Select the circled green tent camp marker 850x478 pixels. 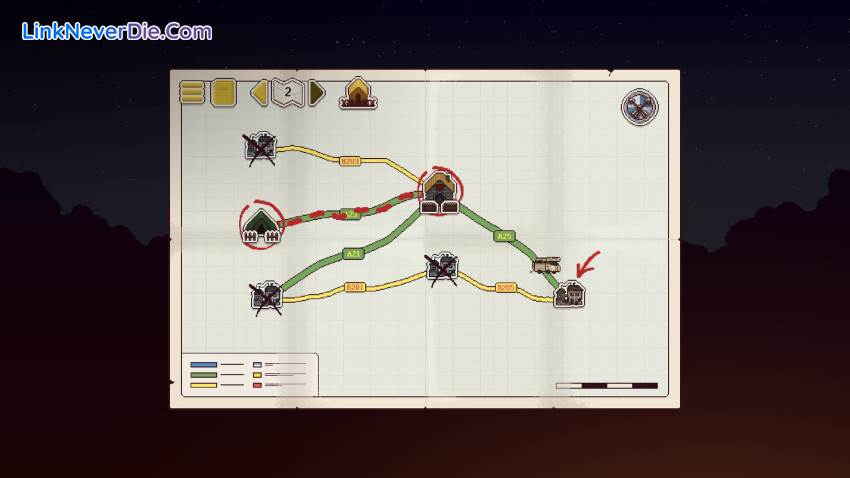click(x=261, y=226)
